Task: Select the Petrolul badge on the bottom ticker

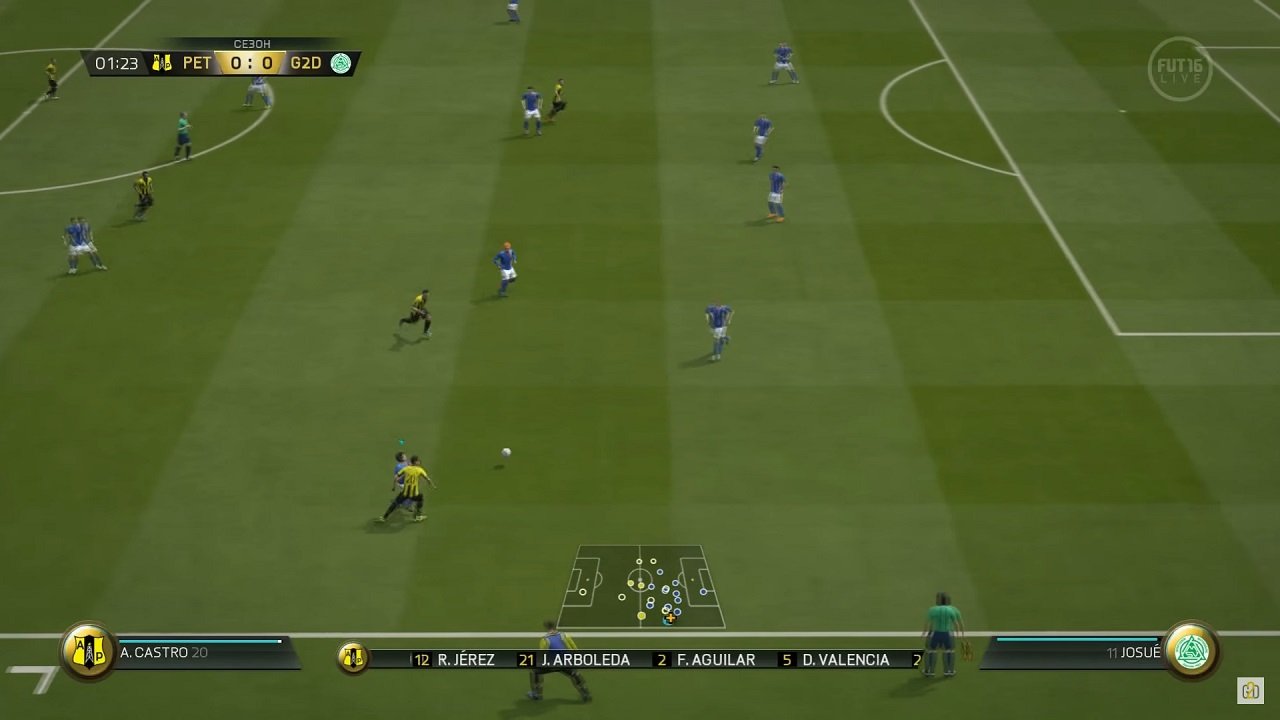Action: [x=351, y=657]
